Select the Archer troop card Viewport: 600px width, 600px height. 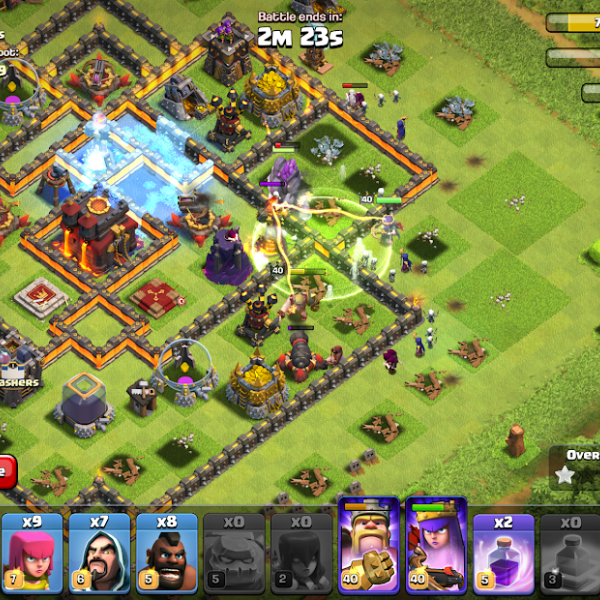click(32, 553)
